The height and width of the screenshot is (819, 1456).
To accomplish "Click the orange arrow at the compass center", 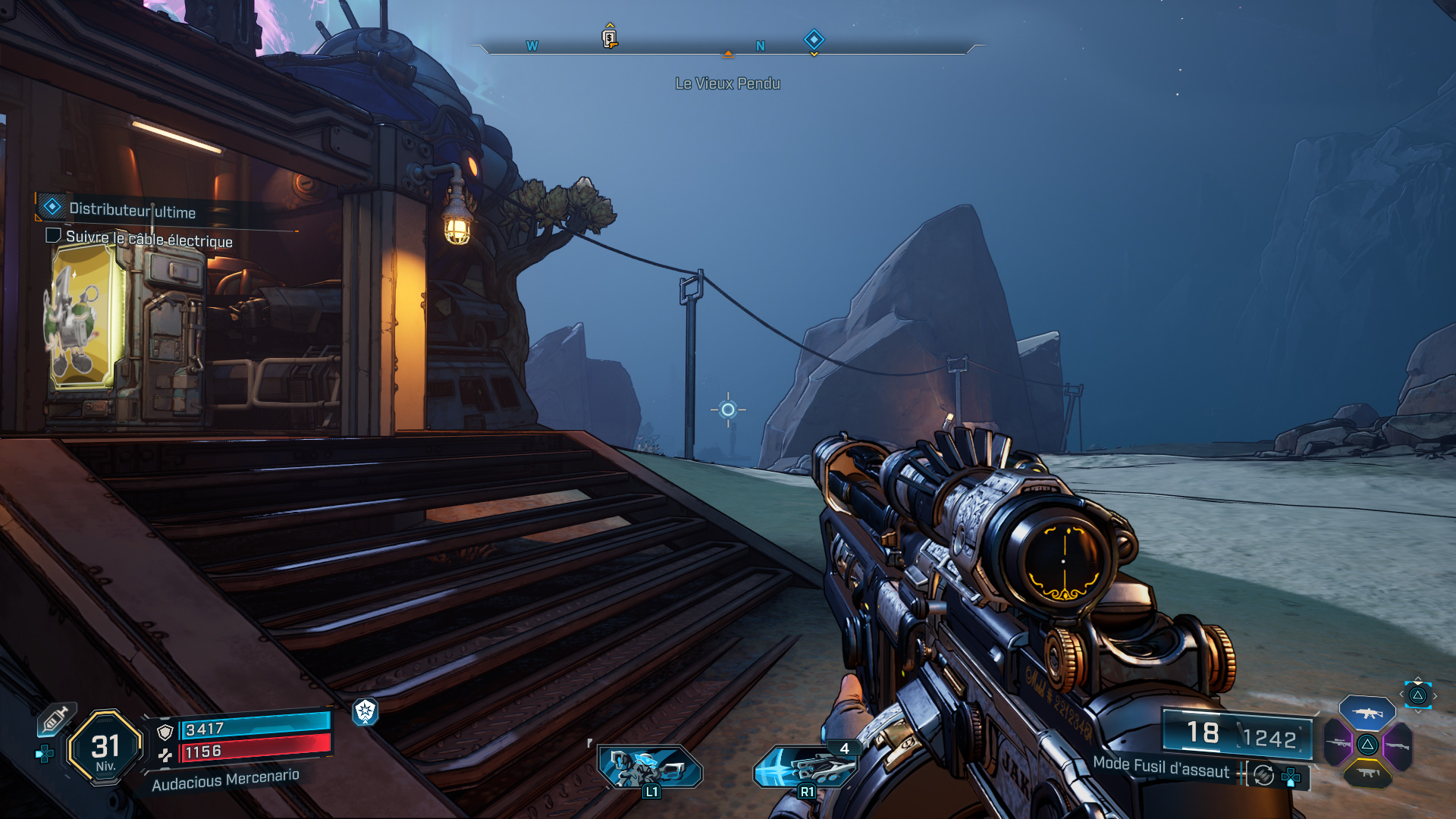I will pos(728,53).
